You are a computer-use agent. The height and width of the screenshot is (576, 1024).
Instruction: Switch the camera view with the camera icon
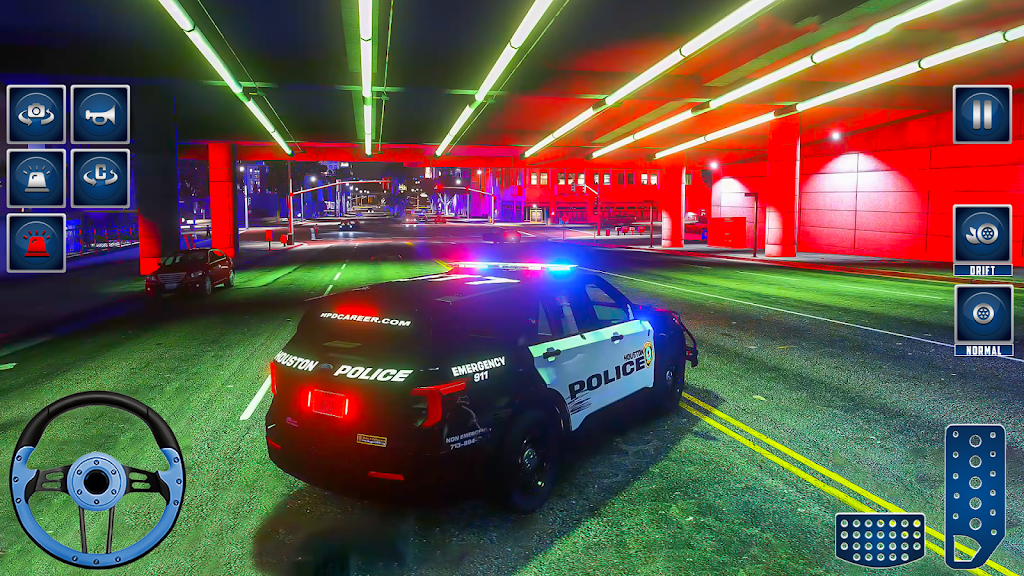36,114
